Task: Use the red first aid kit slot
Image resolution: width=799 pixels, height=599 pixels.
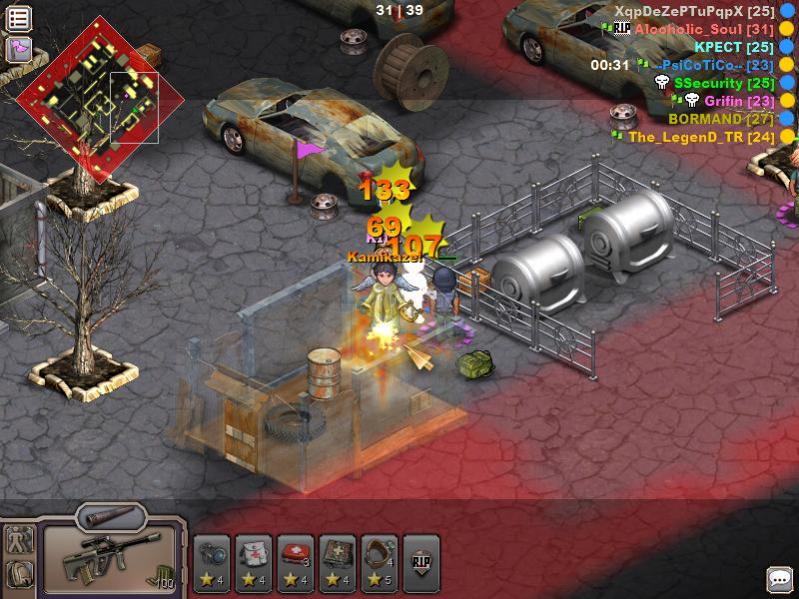Action: [x=296, y=563]
